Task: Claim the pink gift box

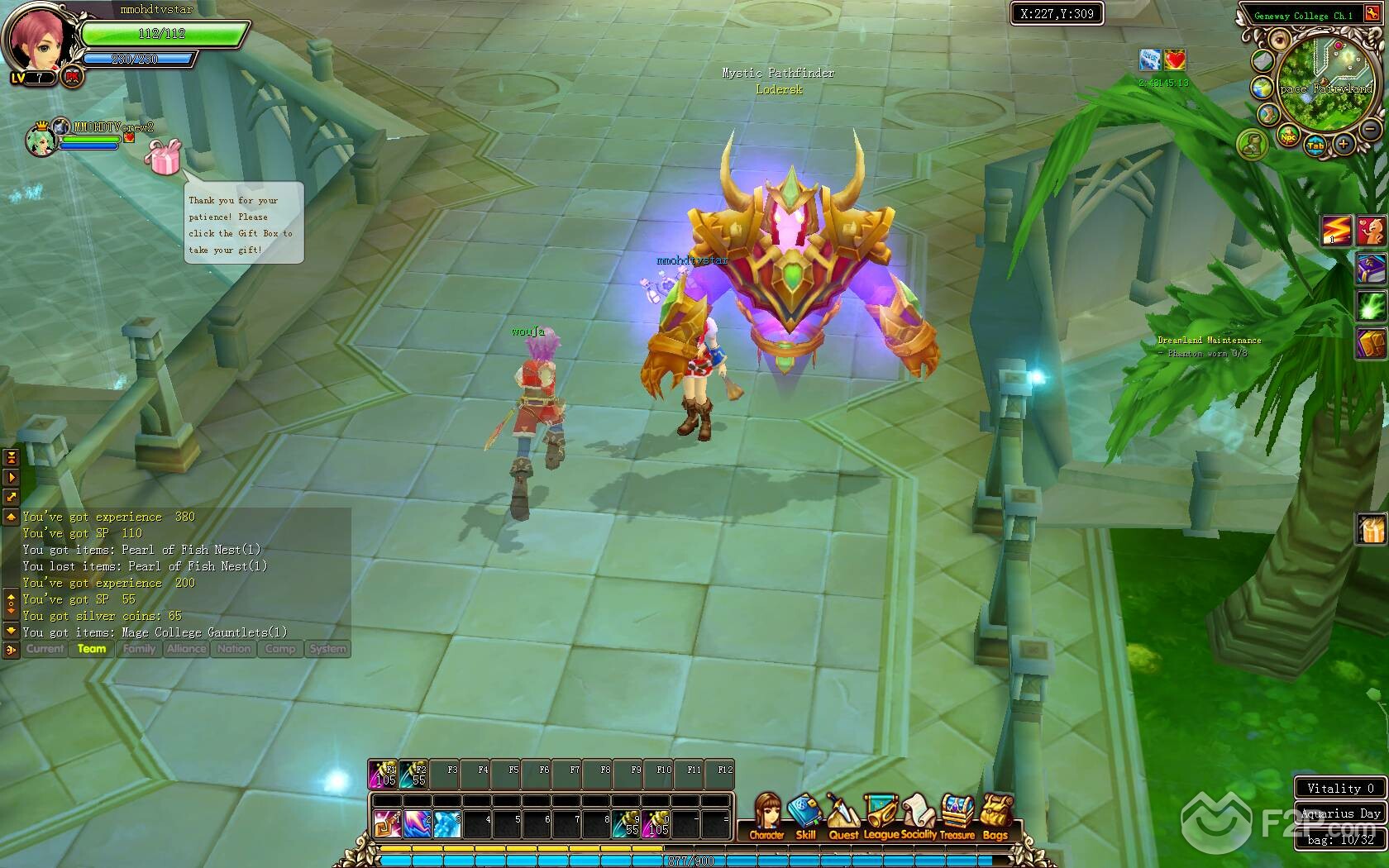Action: [162, 157]
